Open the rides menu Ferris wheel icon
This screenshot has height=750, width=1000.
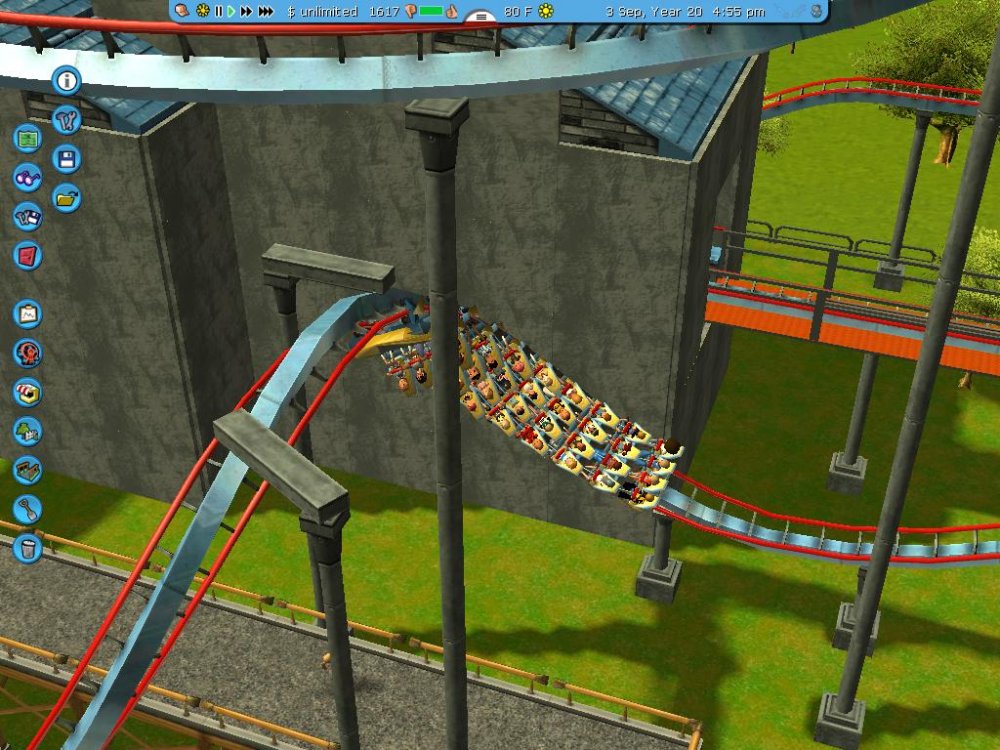pos(28,353)
